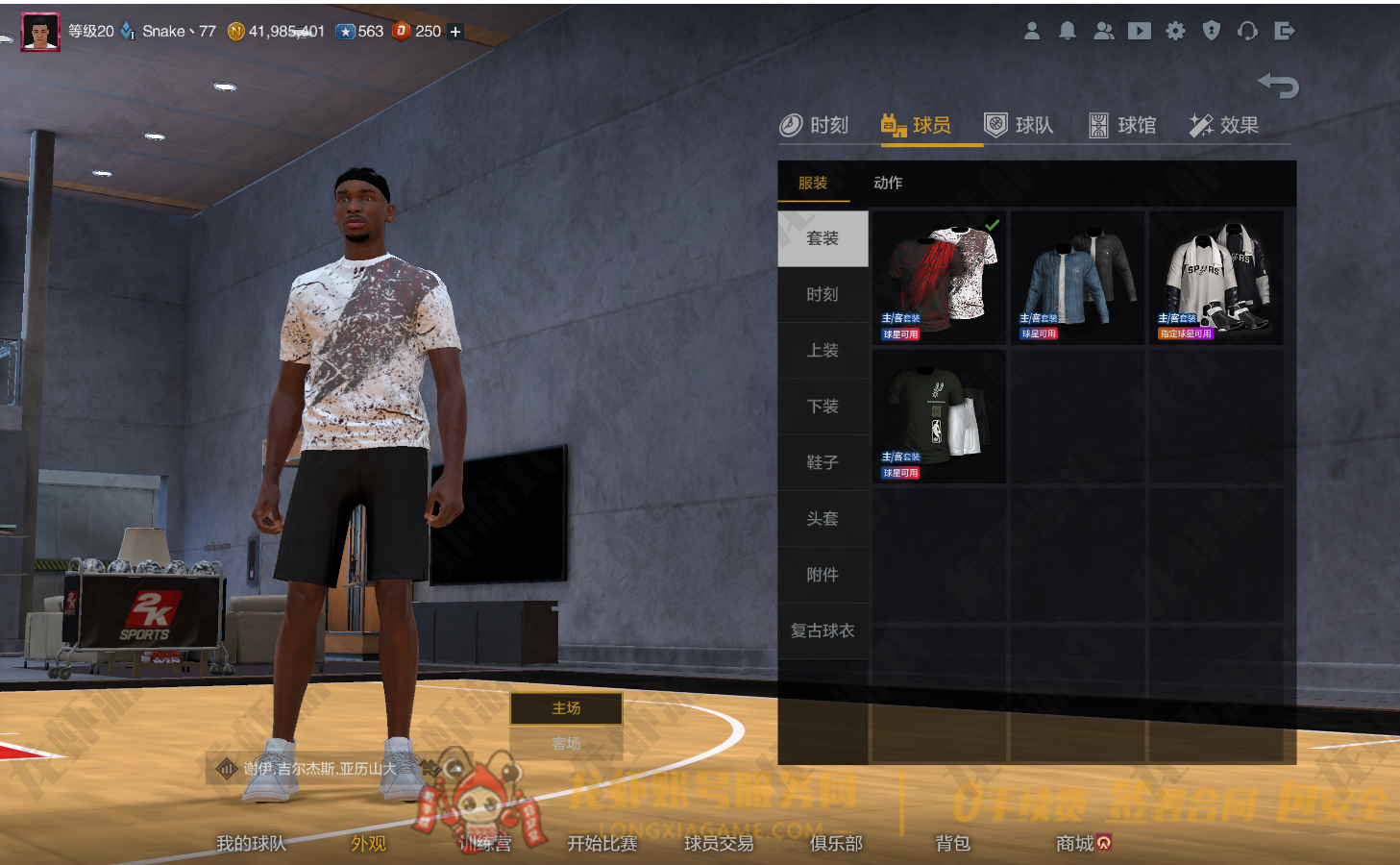Equip the denim jacket outfit
This screenshot has width=1400, height=865.
1076,278
